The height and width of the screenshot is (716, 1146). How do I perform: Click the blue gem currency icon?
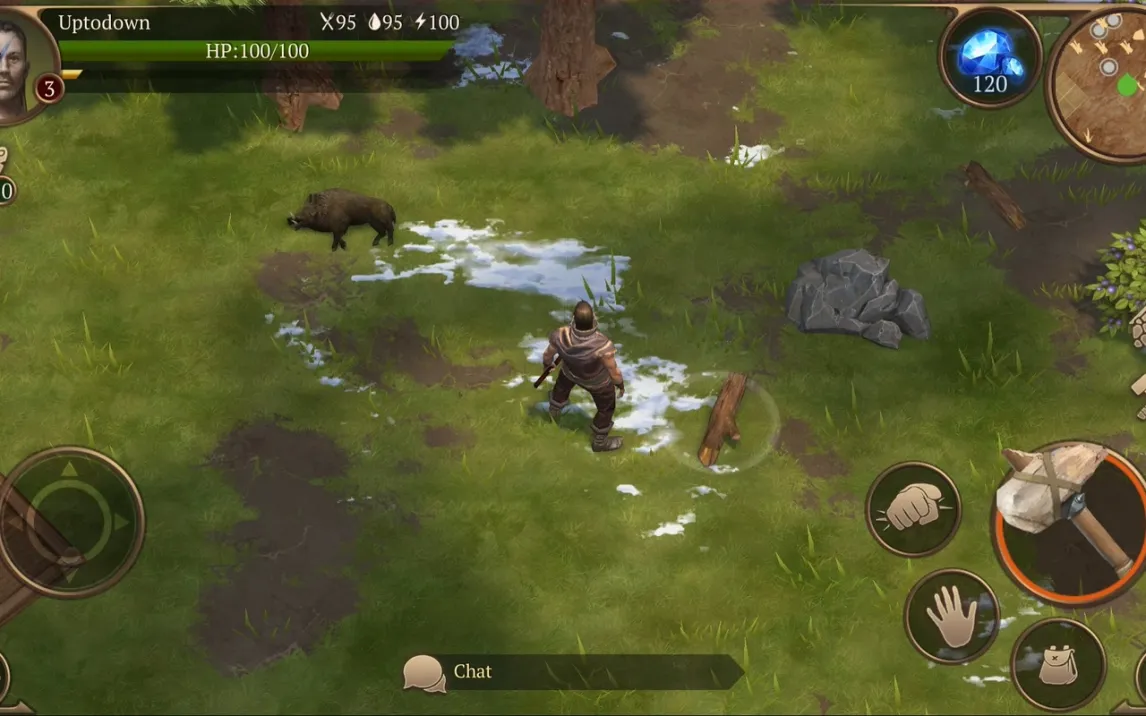(989, 57)
